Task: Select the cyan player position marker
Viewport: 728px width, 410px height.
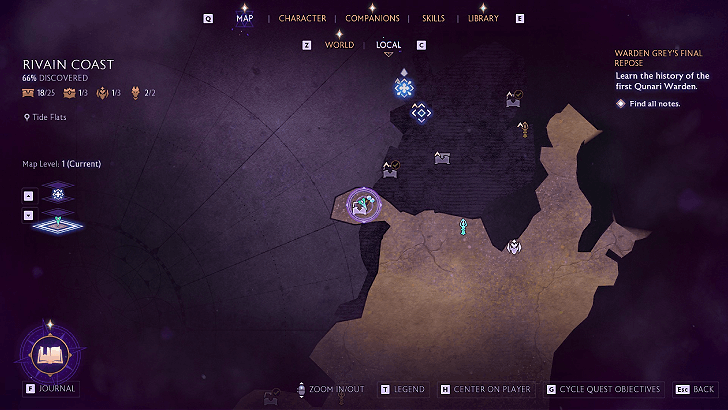Action: [463, 227]
